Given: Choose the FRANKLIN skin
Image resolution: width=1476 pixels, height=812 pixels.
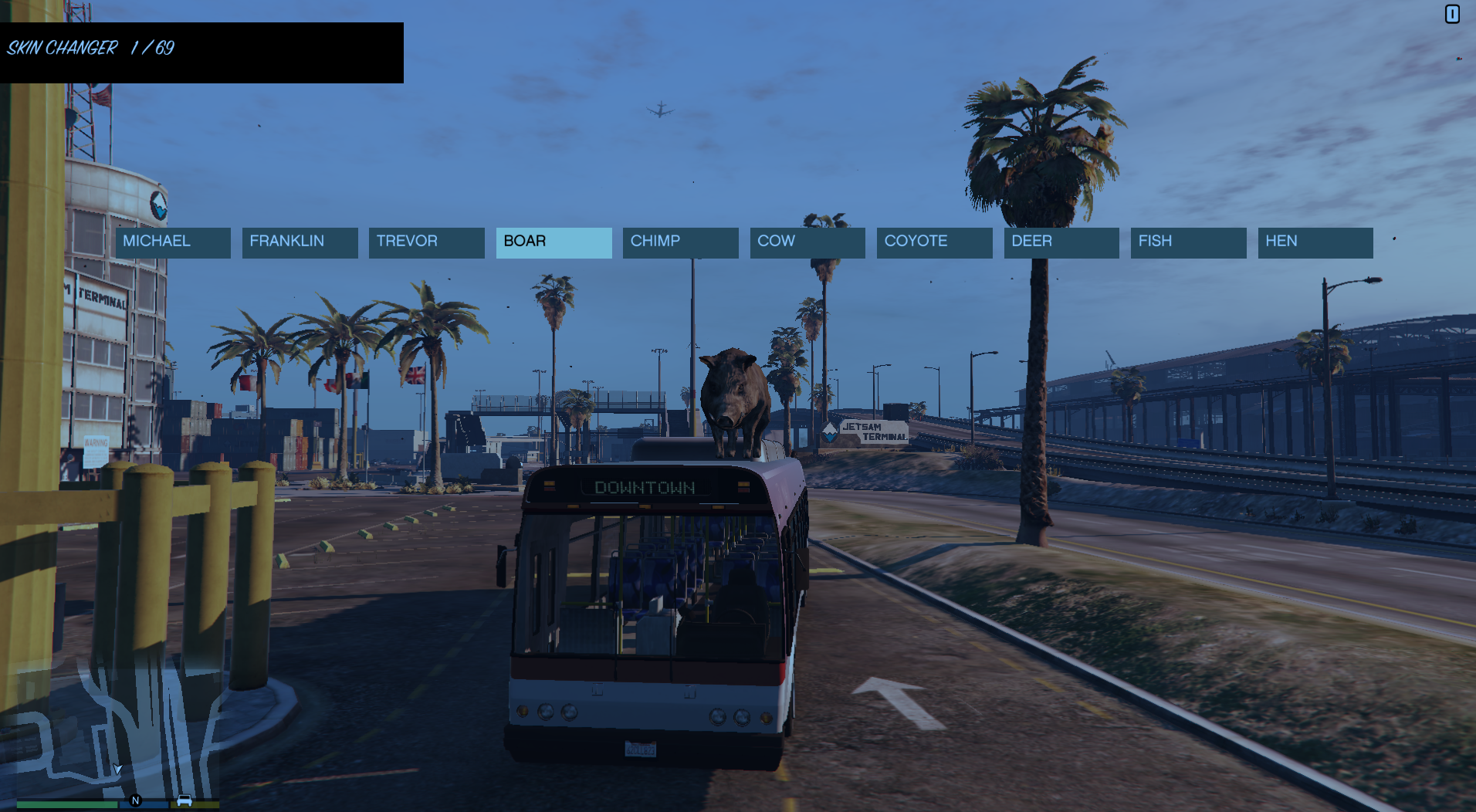Looking at the screenshot, I should [300, 242].
